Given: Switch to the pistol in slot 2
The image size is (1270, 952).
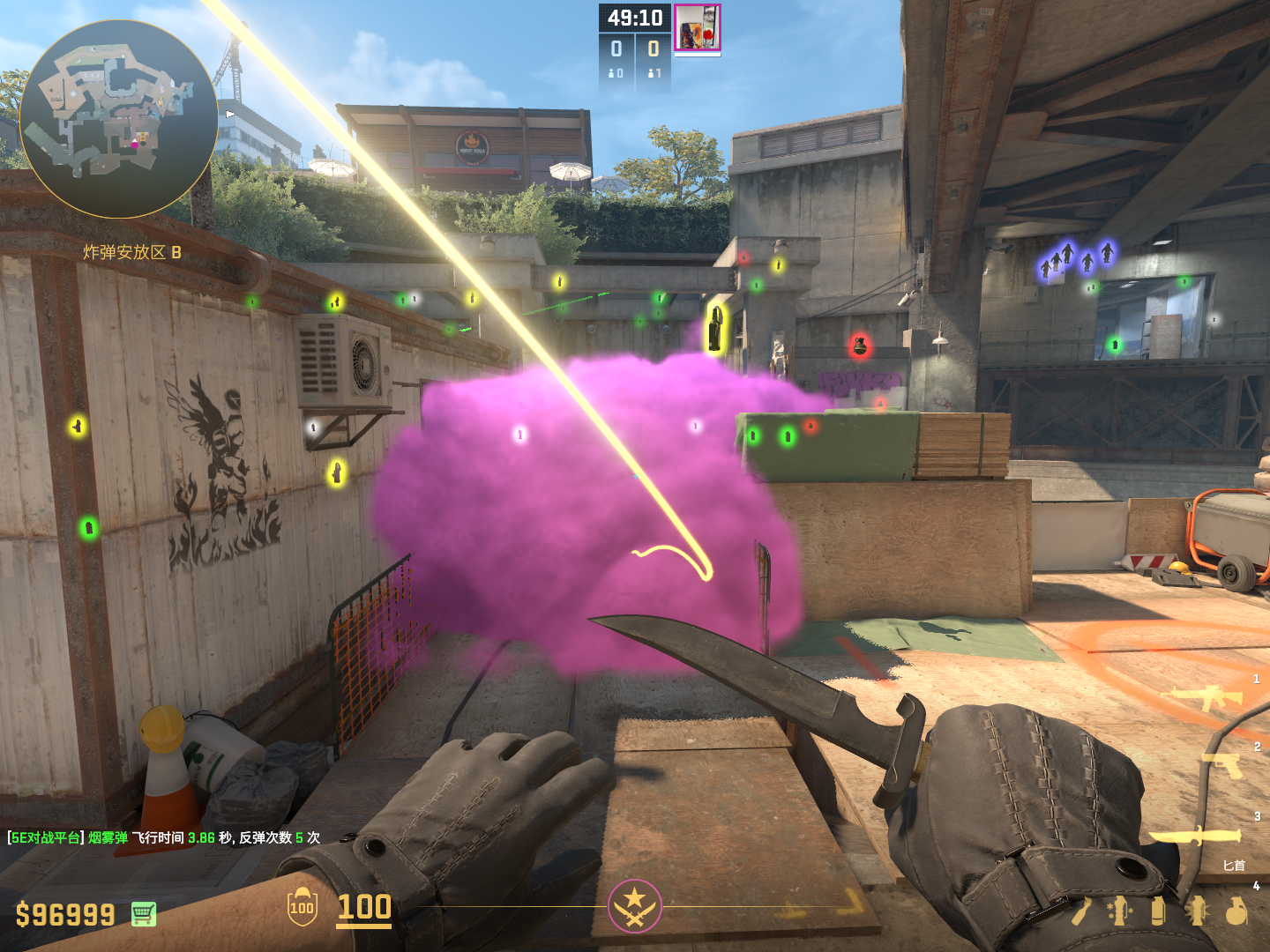Looking at the screenshot, I should pos(1223,764).
